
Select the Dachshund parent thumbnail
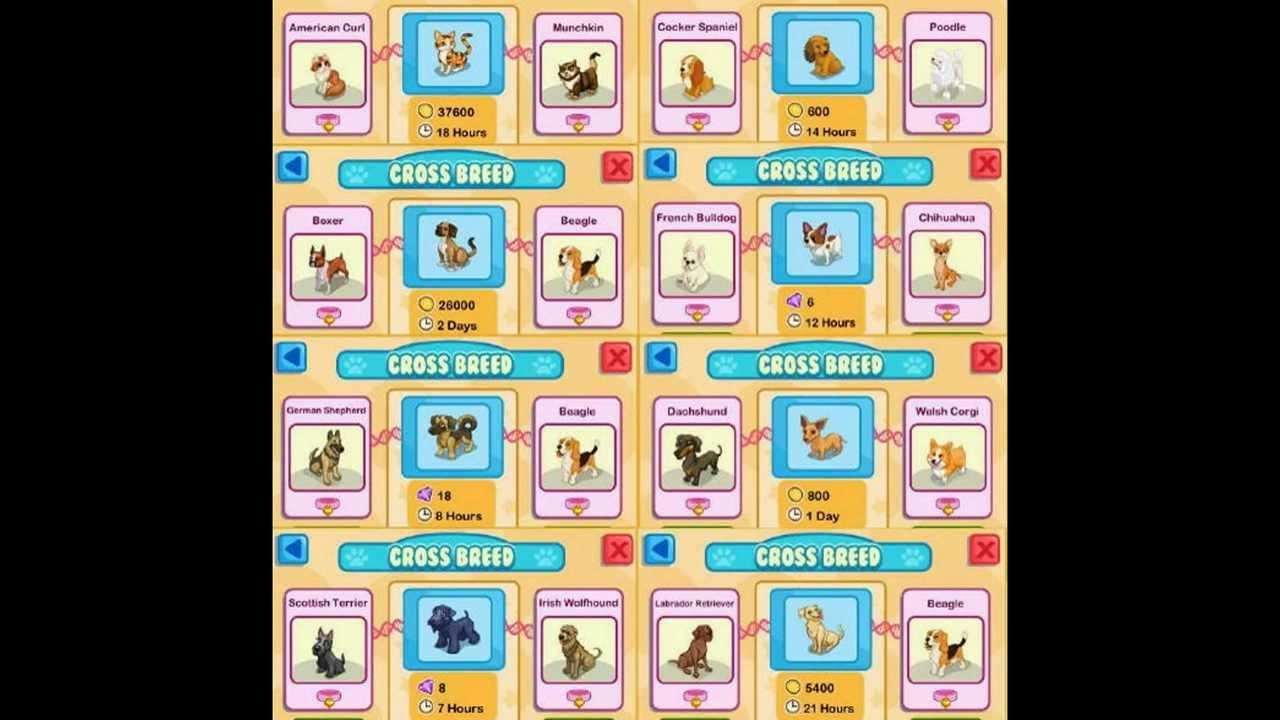tap(696, 456)
